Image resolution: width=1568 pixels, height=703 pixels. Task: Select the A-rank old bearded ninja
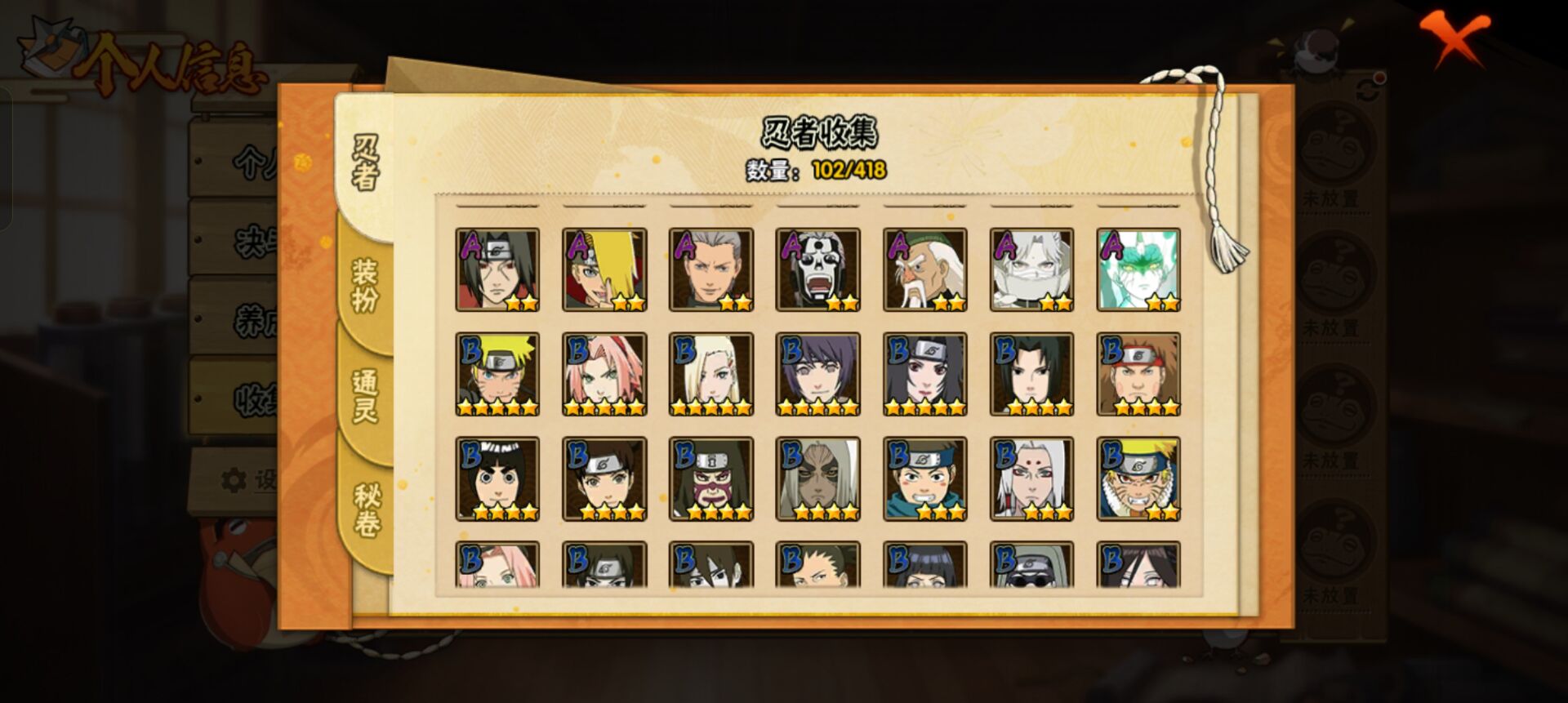925,269
